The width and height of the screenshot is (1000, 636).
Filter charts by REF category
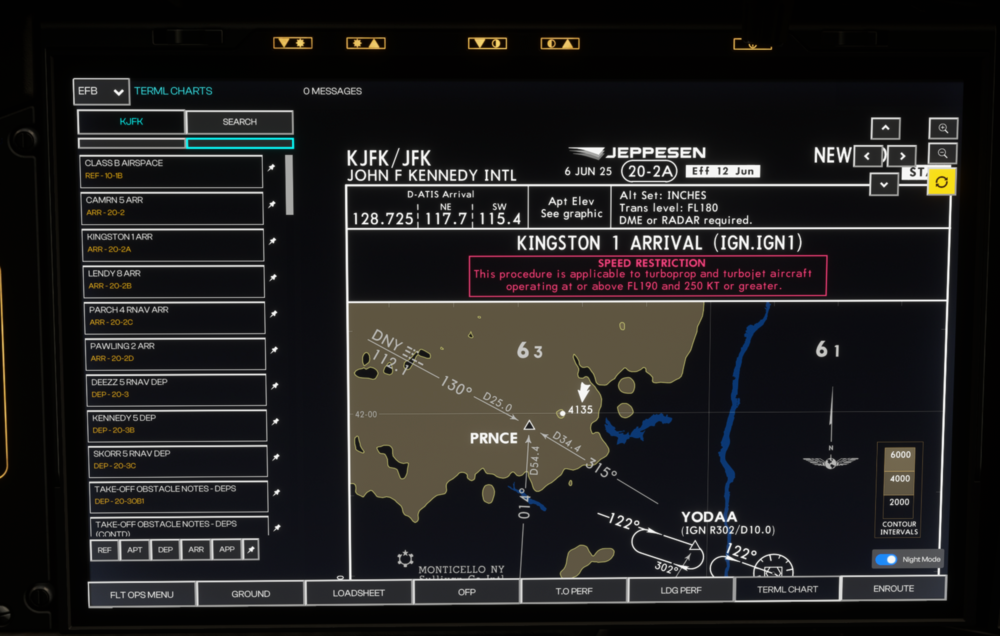tap(104, 550)
